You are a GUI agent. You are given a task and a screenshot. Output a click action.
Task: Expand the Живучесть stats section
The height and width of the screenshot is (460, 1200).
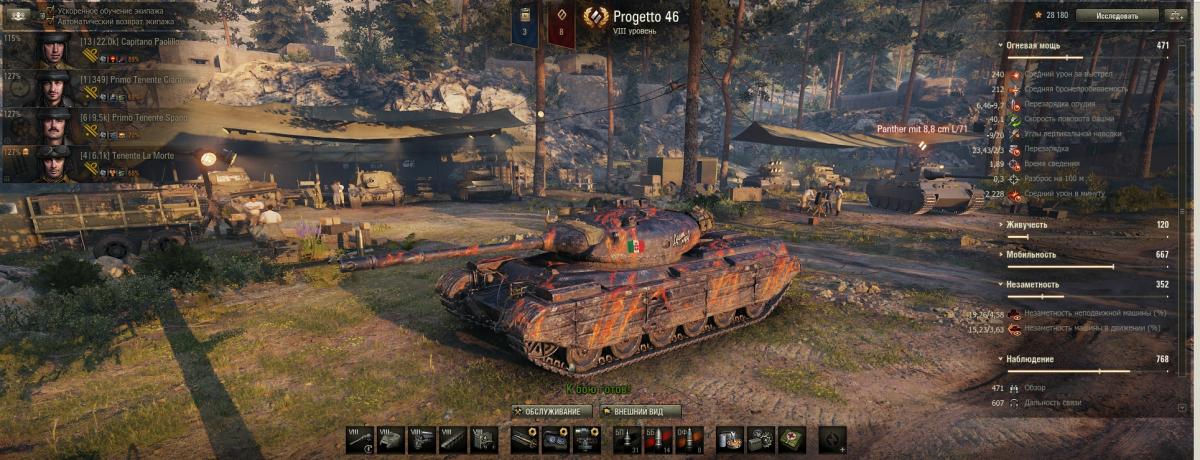[1001, 225]
